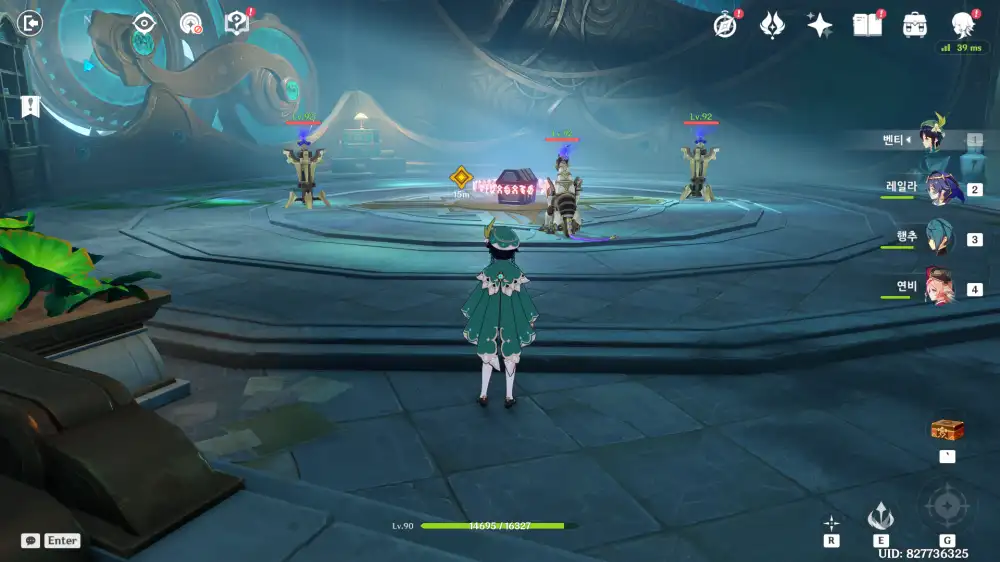Open the backpack inventory
Viewport: 1000px width, 562px height.
(914, 25)
